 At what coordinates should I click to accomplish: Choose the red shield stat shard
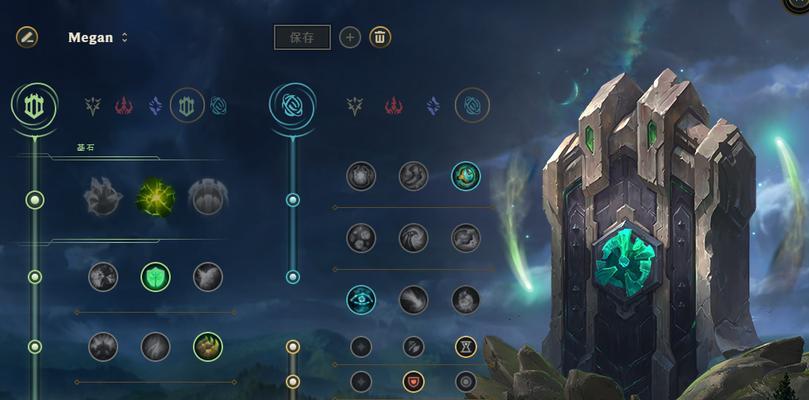click(x=413, y=381)
